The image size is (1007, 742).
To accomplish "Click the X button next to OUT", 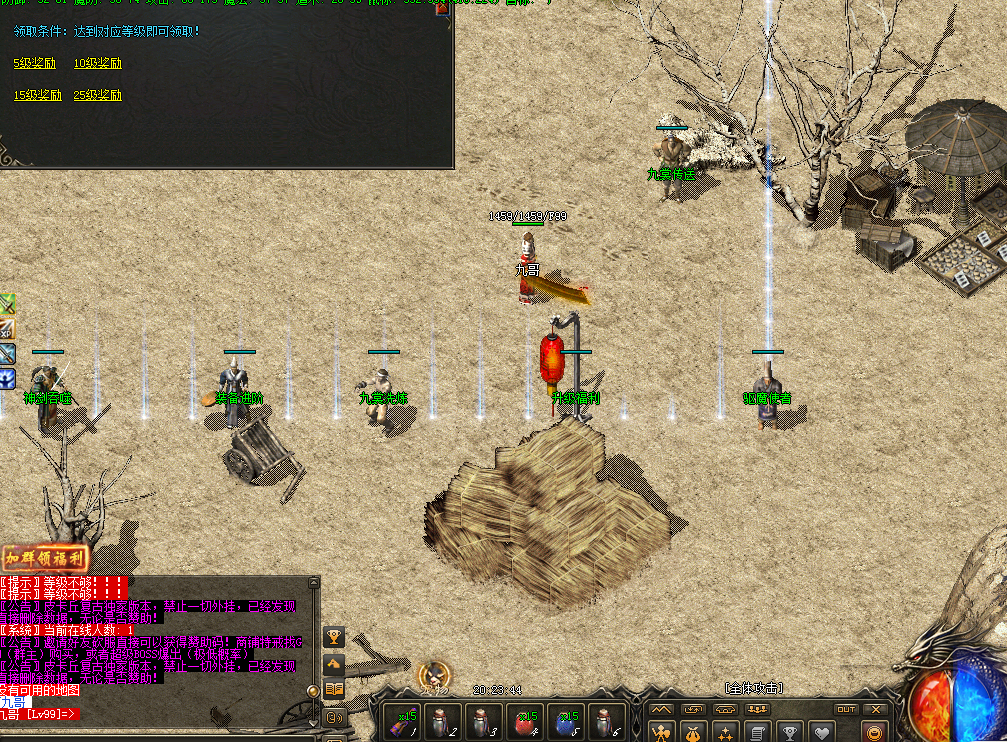I will coord(876,709).
